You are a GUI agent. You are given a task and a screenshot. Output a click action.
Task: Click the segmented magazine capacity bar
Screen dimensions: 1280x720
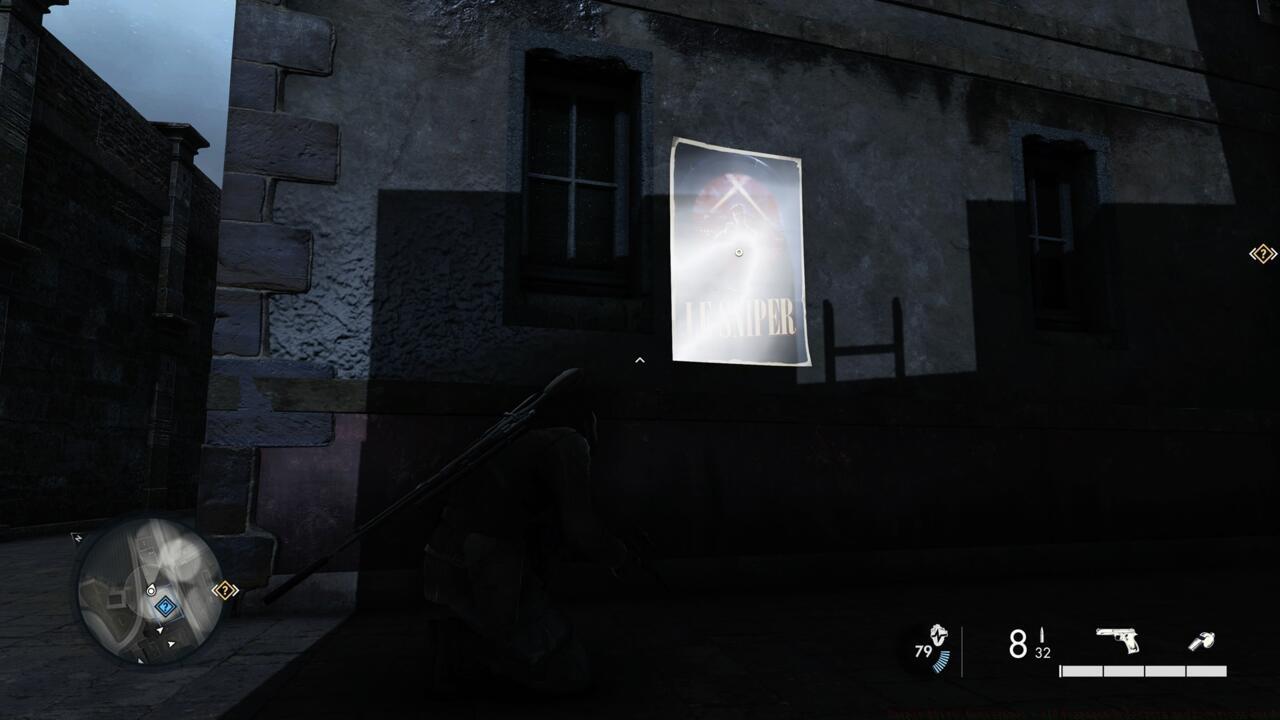coord(1145,670)
